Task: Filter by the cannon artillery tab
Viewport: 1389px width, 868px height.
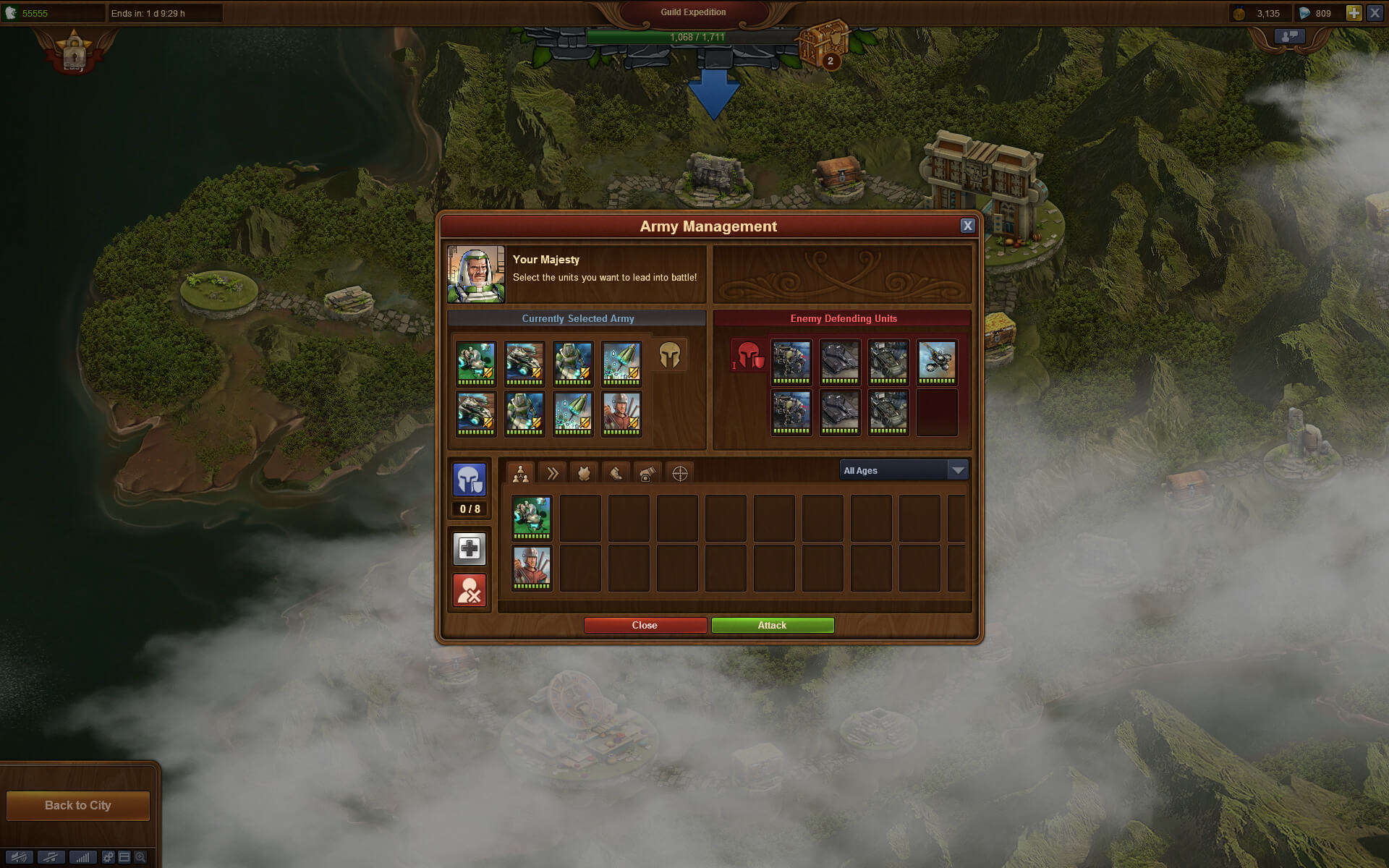Action: click(x=647, y=473)
